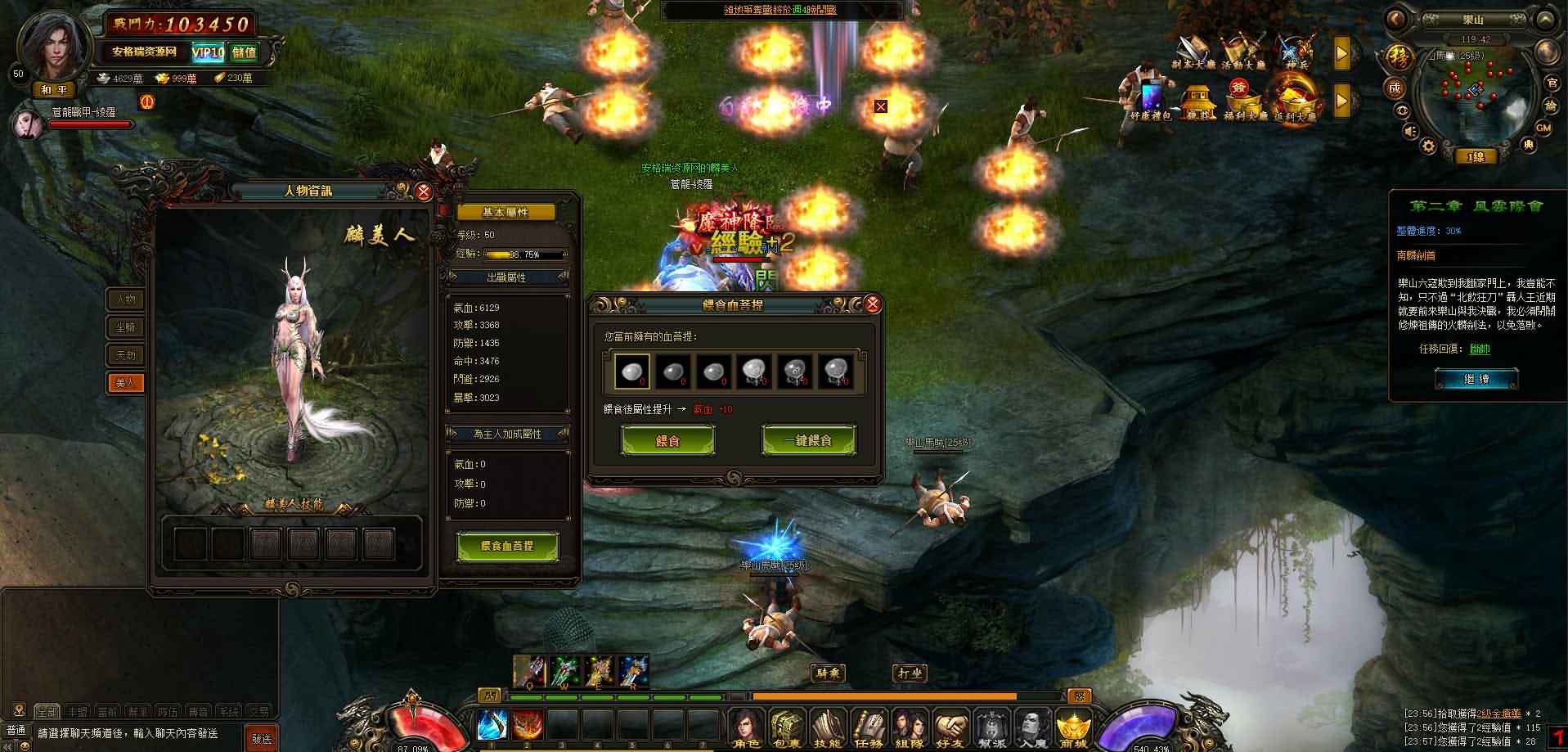
Task: Choose 一鍵餵食 one-click feed
Action: [808, 440]
